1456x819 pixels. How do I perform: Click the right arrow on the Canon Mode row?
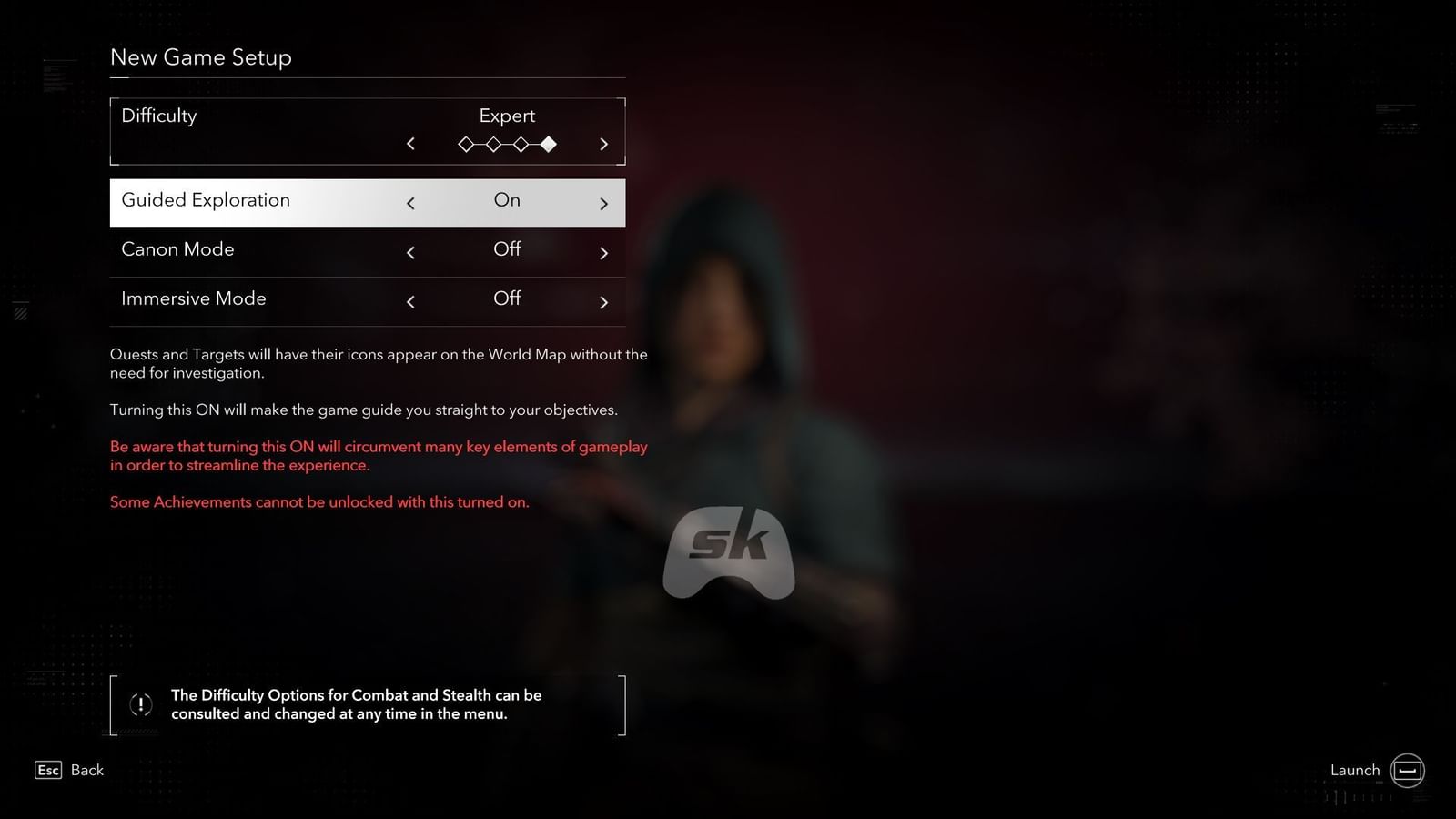[603, 252]
